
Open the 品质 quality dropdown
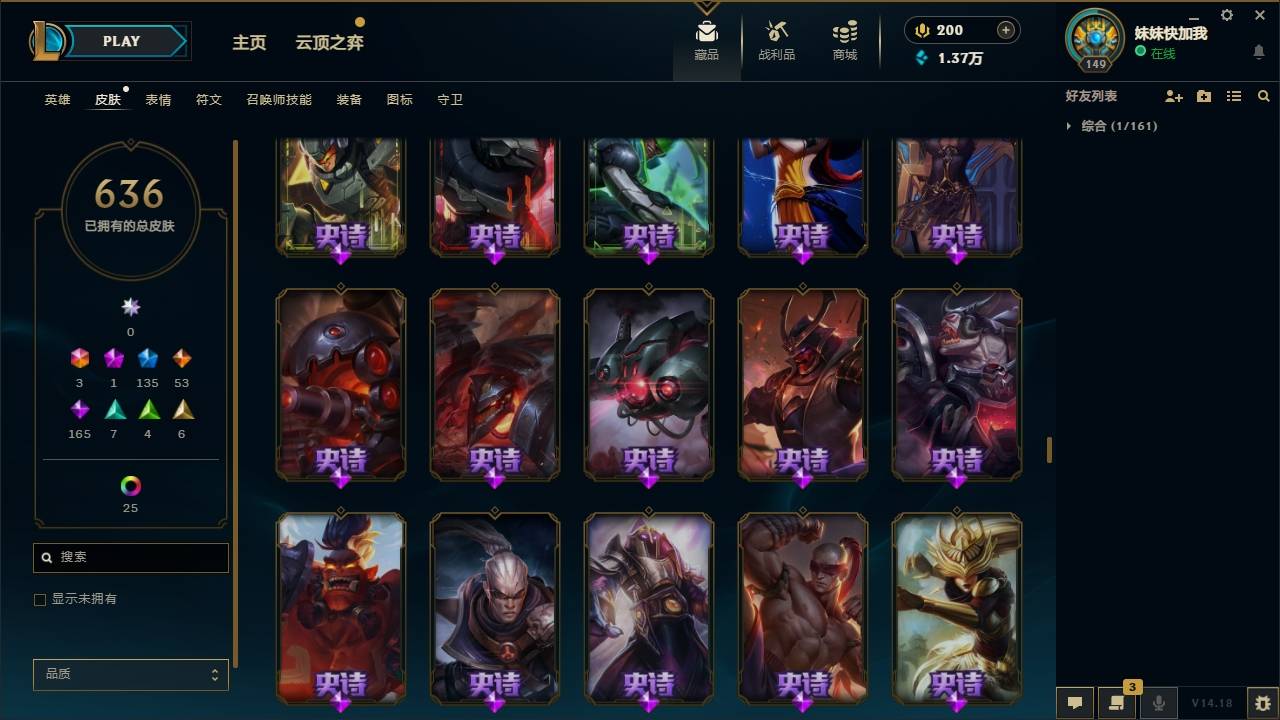click(x=130, y=674)
